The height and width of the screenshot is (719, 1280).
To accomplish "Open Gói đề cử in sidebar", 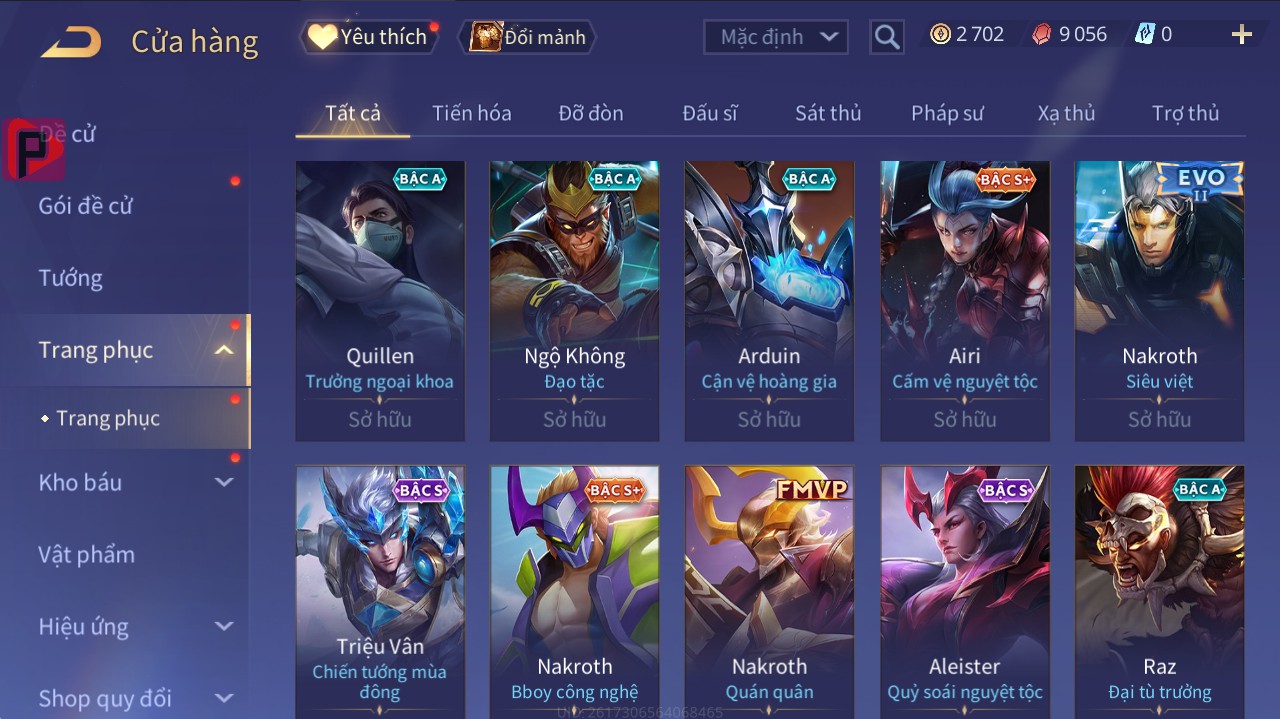I will [x=86, y=206].
